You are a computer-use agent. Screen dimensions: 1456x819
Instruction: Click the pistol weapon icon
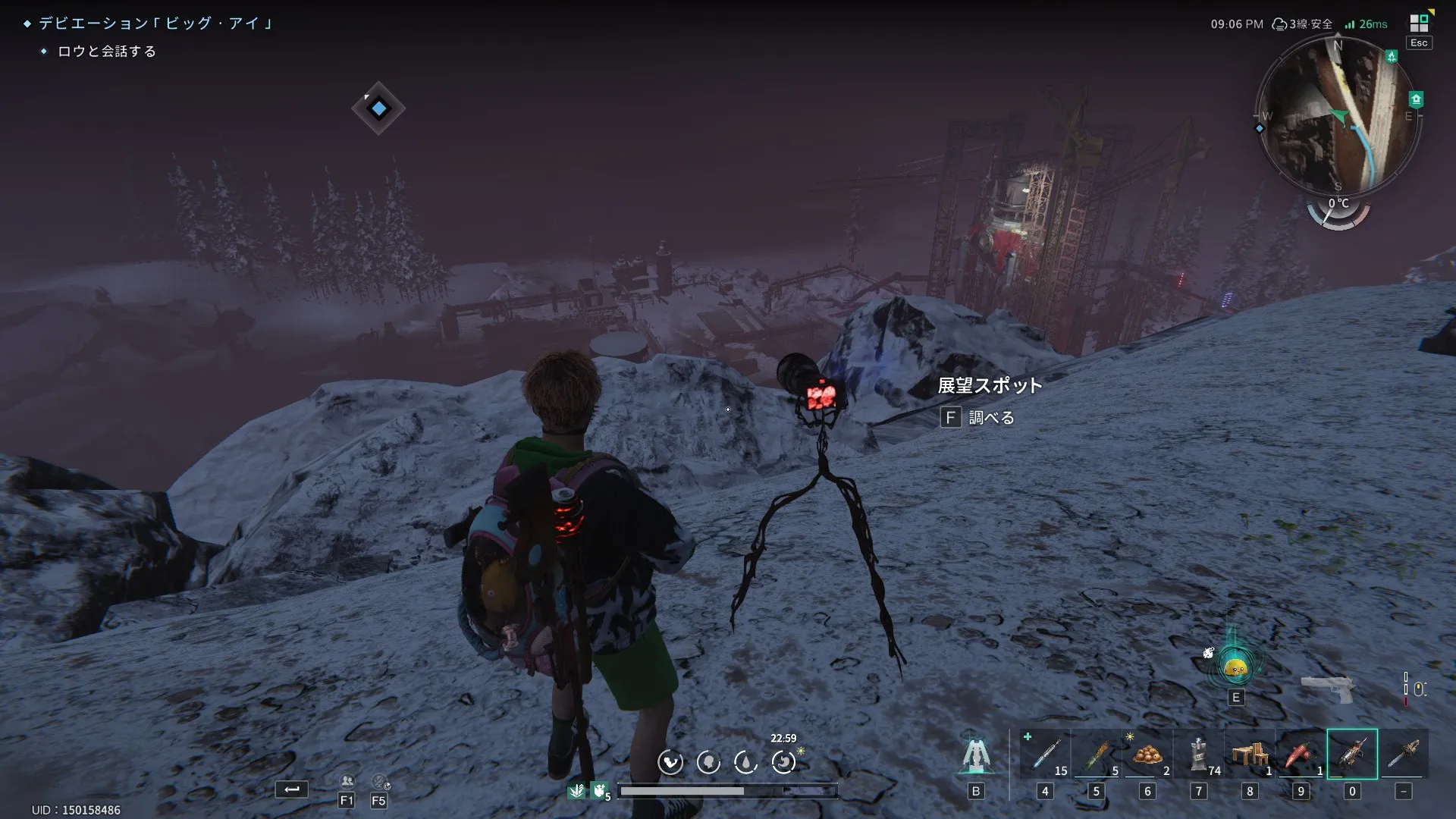point(1328,689)
